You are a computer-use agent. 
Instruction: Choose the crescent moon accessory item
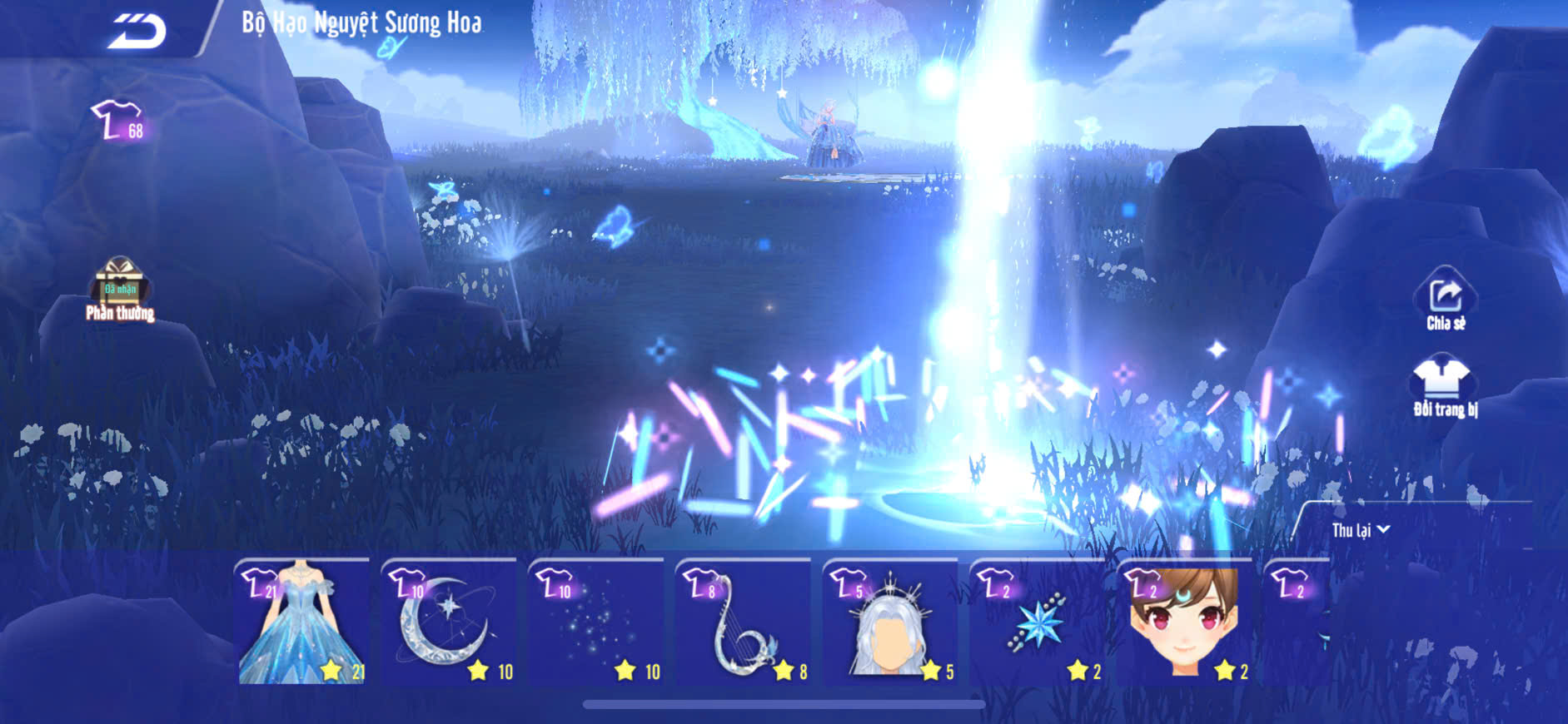point(449,622)
